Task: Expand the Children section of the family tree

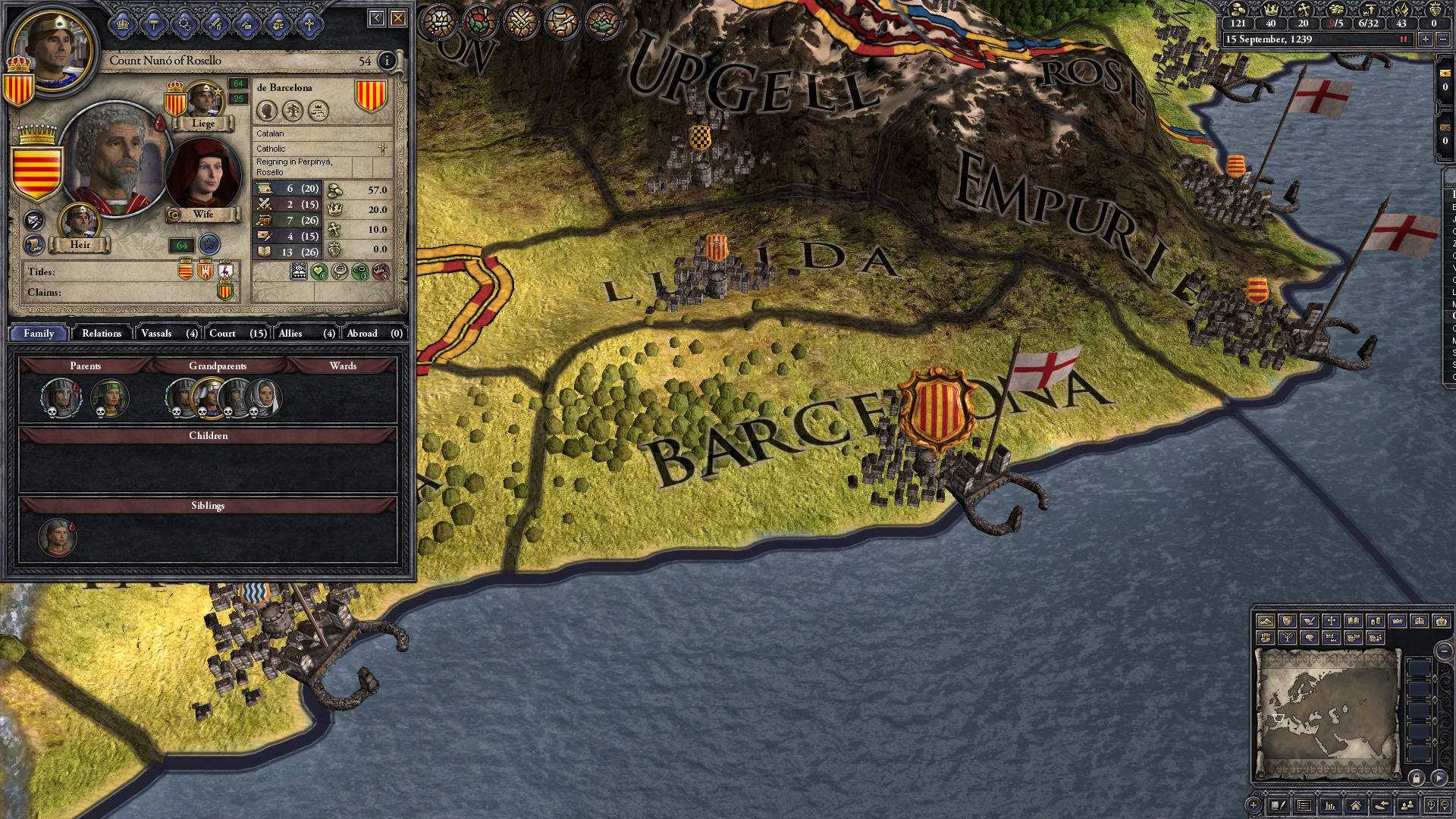Action: click(209, 435)
